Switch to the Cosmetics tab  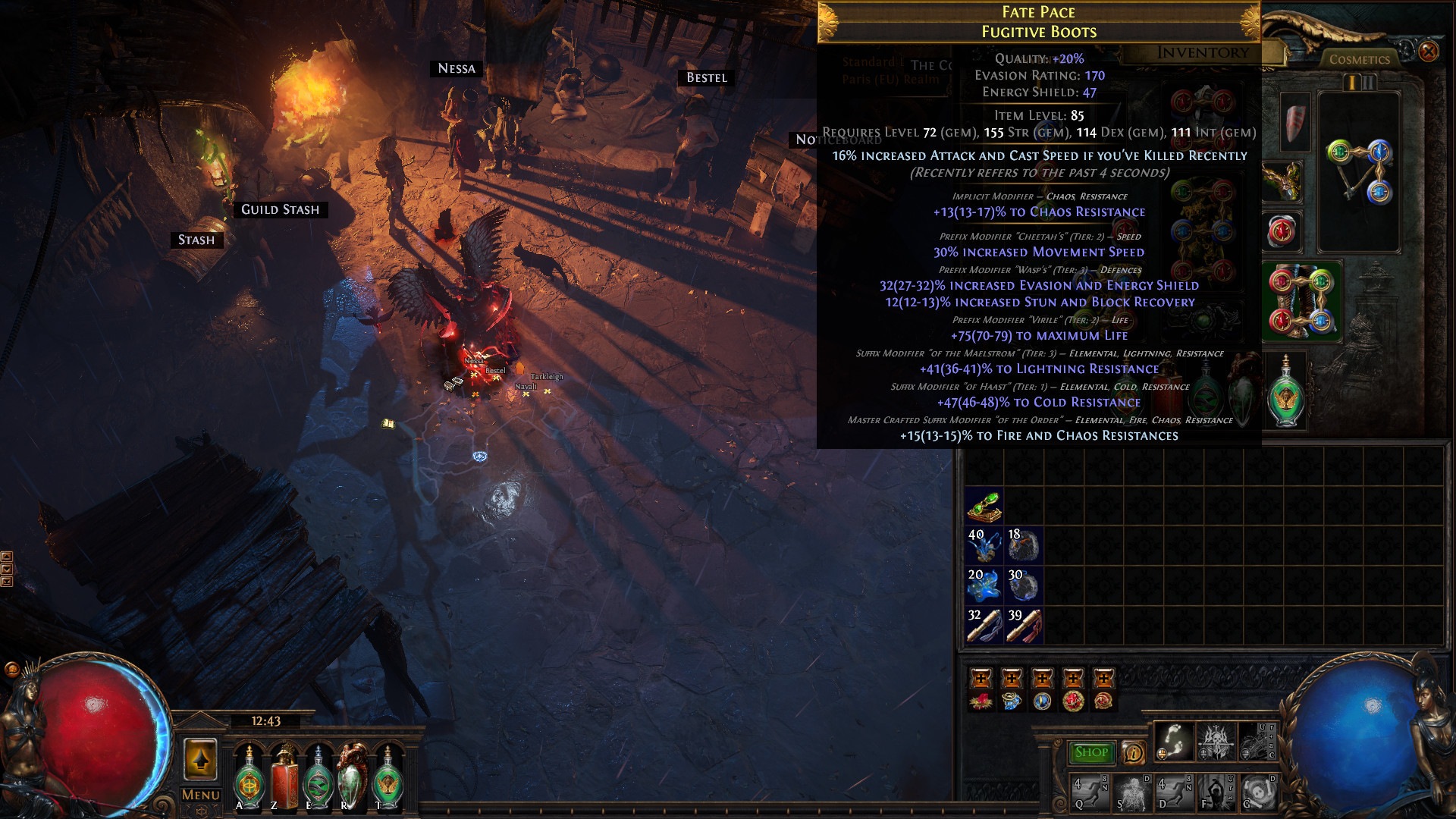(x=1359, y=59)
